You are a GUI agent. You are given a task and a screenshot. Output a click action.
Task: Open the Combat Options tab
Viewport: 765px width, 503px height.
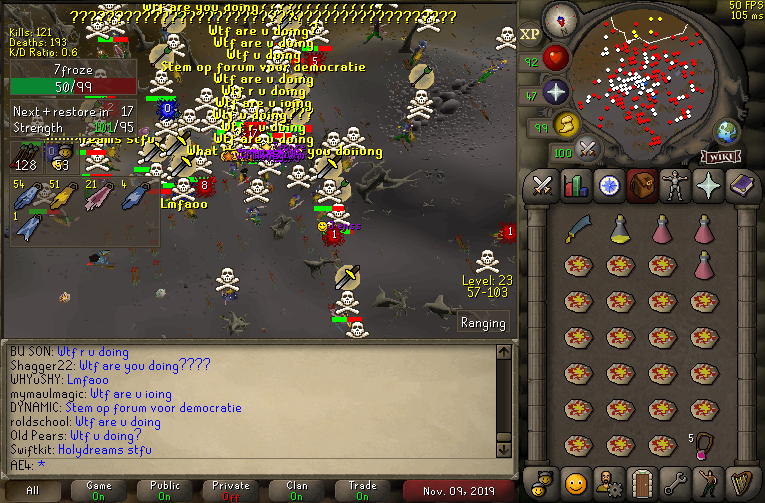point(543,185)
